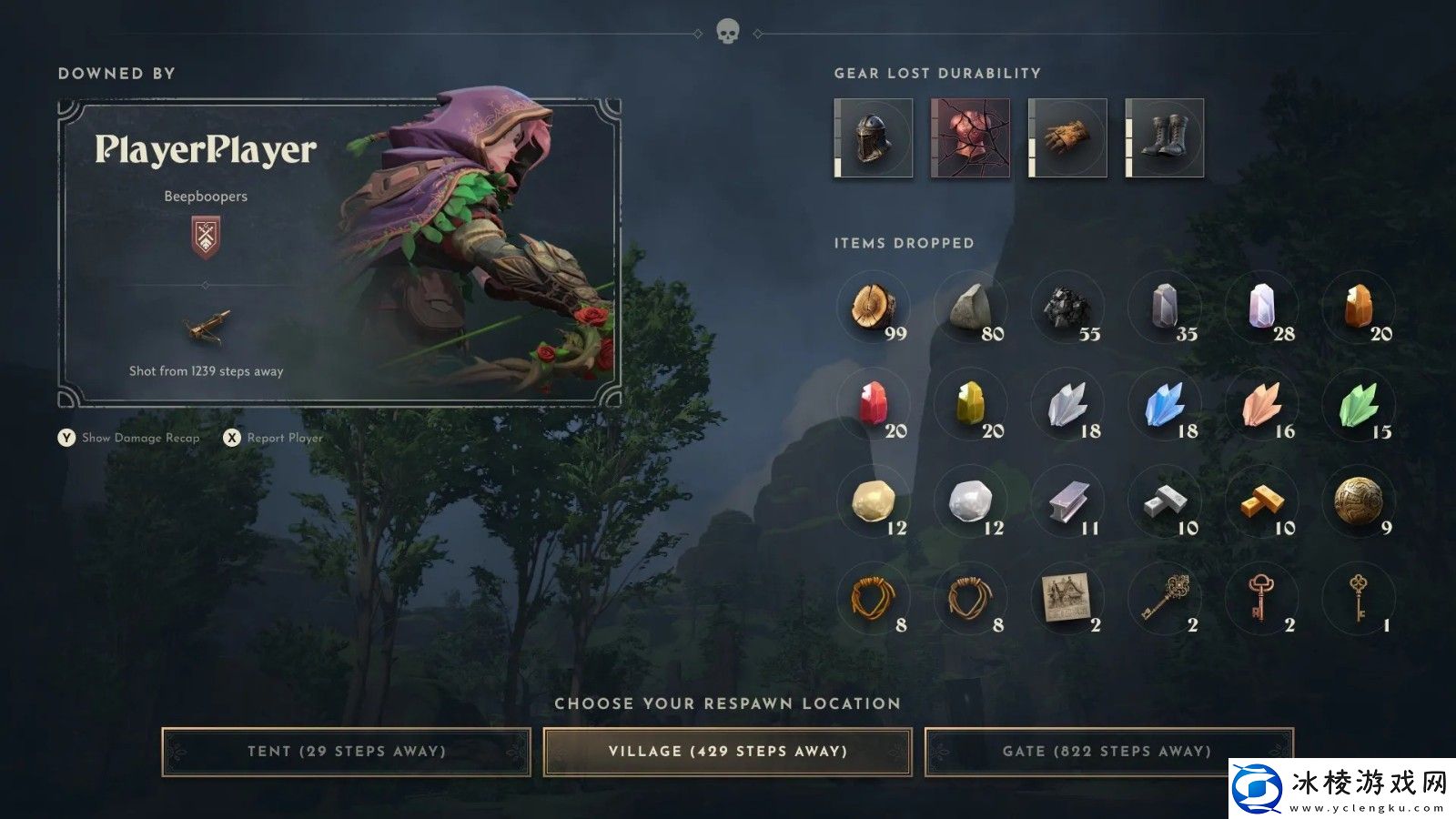The image size is (1456, 819).
Task: Inspect the broken red chestplate slot
Action: [x=970, y=138]
